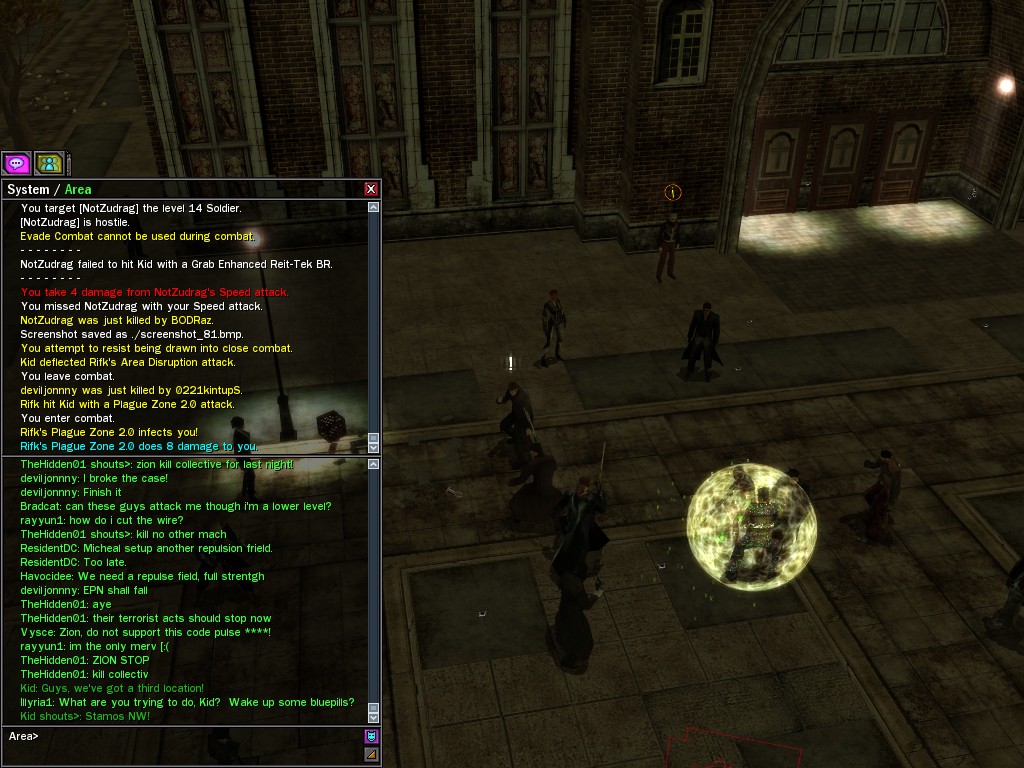Click the area chat scroll-down arrow
This screenshot has height=768, width=1024.
click(x=374, y=716)
